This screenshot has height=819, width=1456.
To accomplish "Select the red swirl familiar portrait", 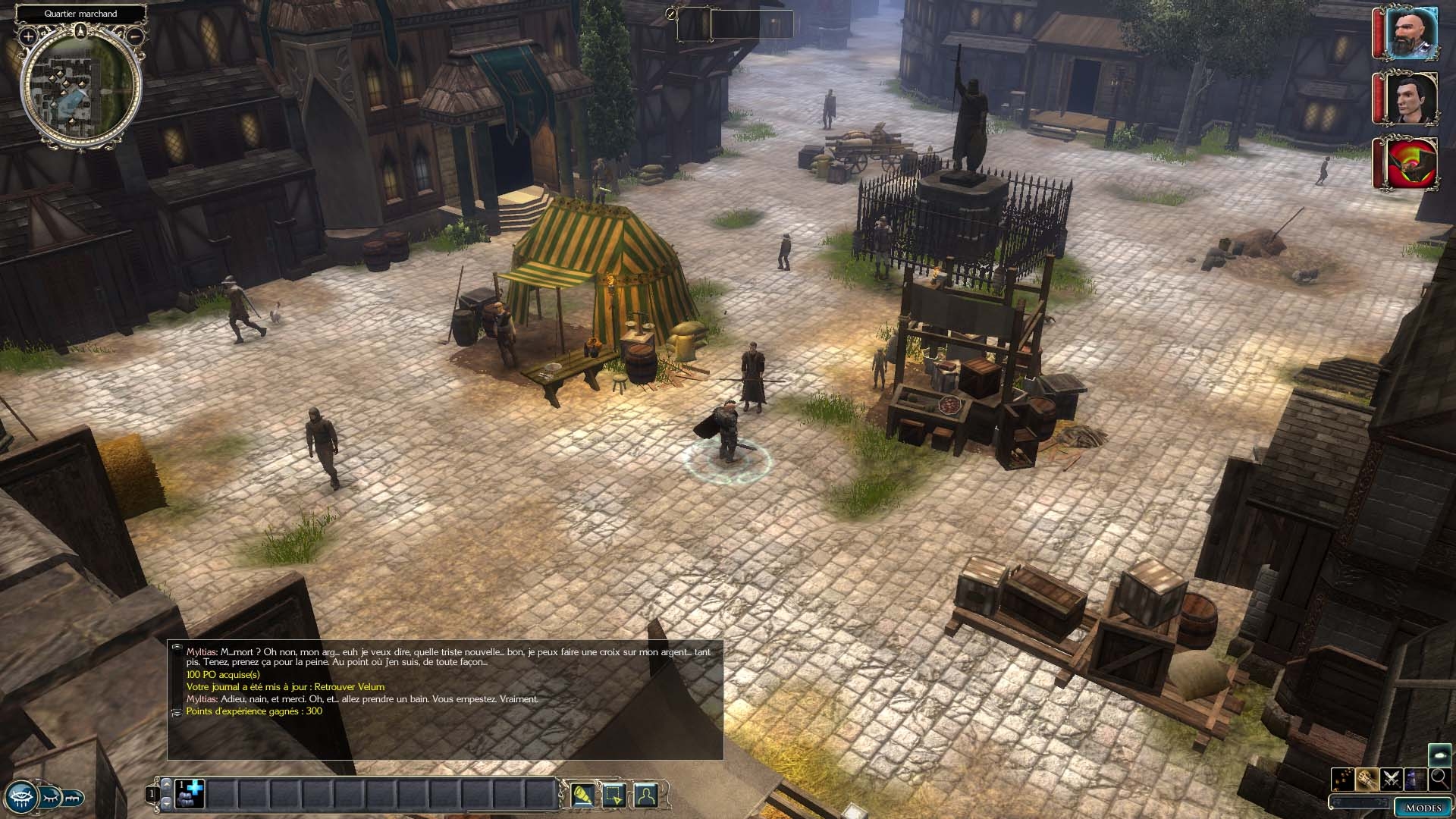I will click(x=1412, y=162).
